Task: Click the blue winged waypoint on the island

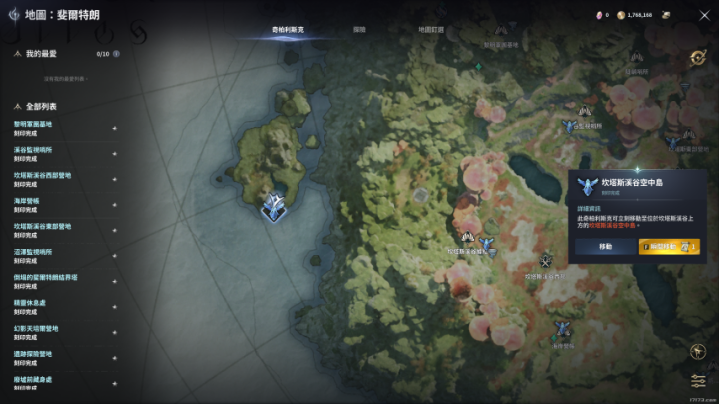Action: click(271, 205)
